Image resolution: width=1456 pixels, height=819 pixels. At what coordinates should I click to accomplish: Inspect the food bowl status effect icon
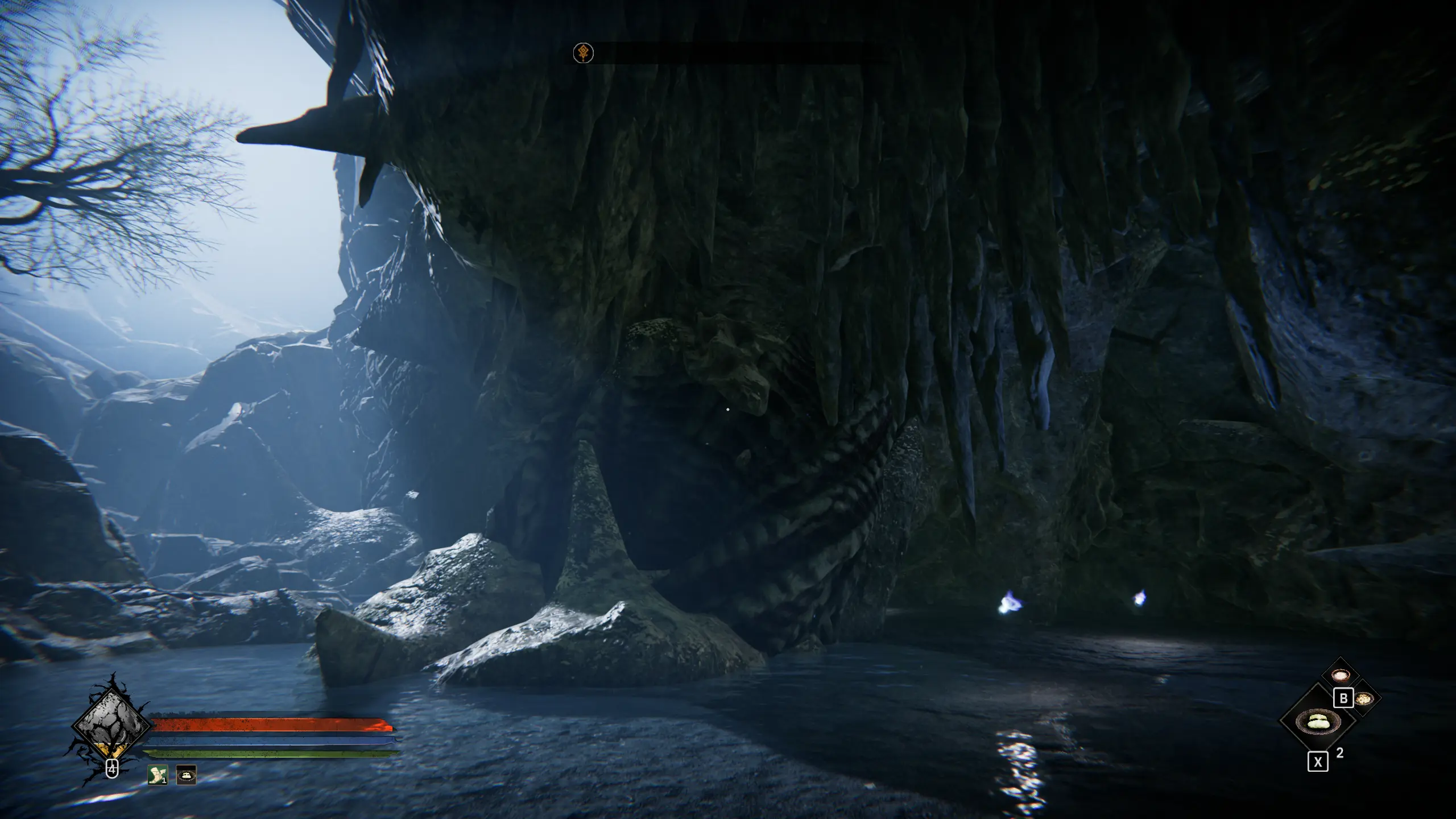[186, 775]
